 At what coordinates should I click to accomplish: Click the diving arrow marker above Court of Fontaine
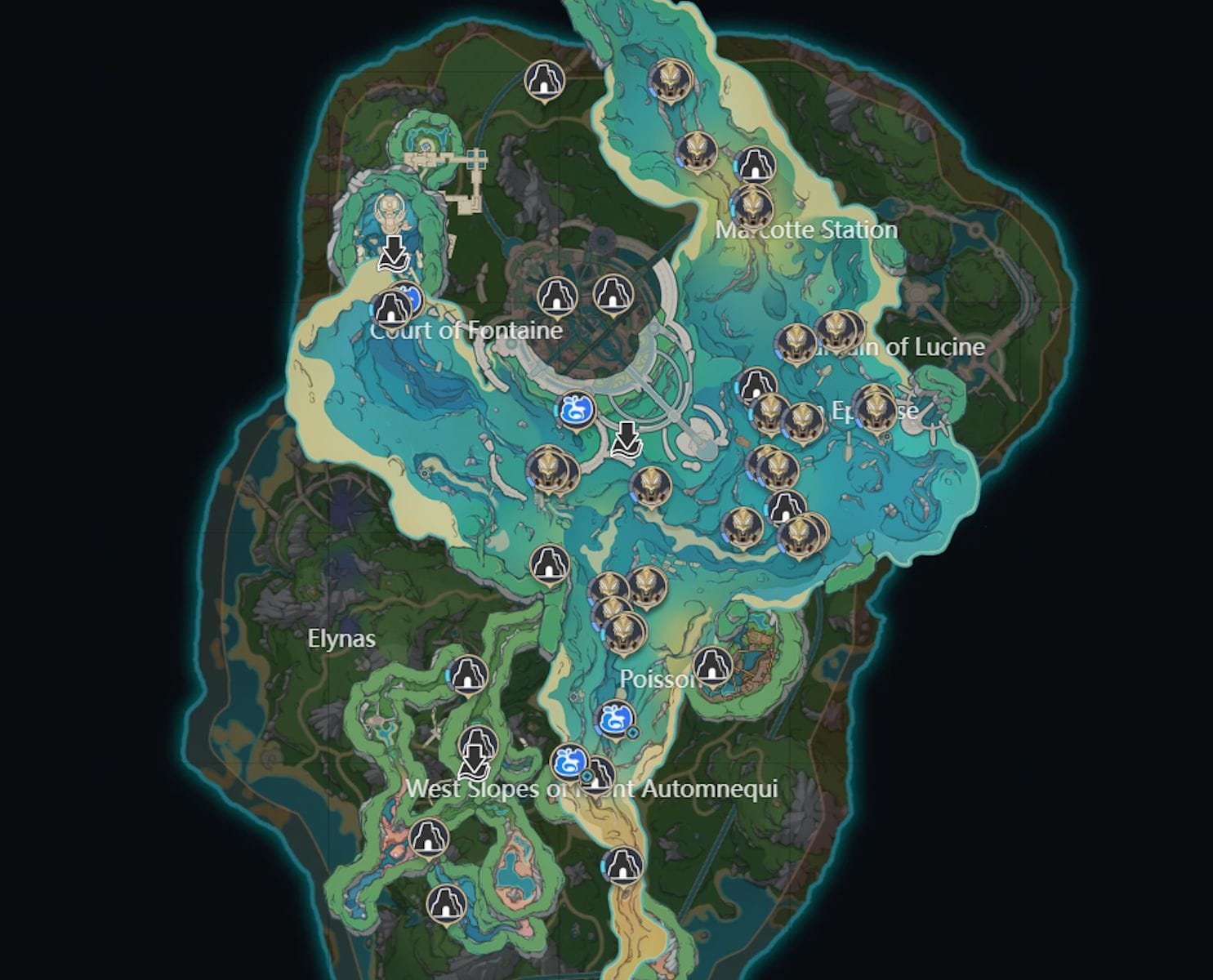(x=393, y=252)
